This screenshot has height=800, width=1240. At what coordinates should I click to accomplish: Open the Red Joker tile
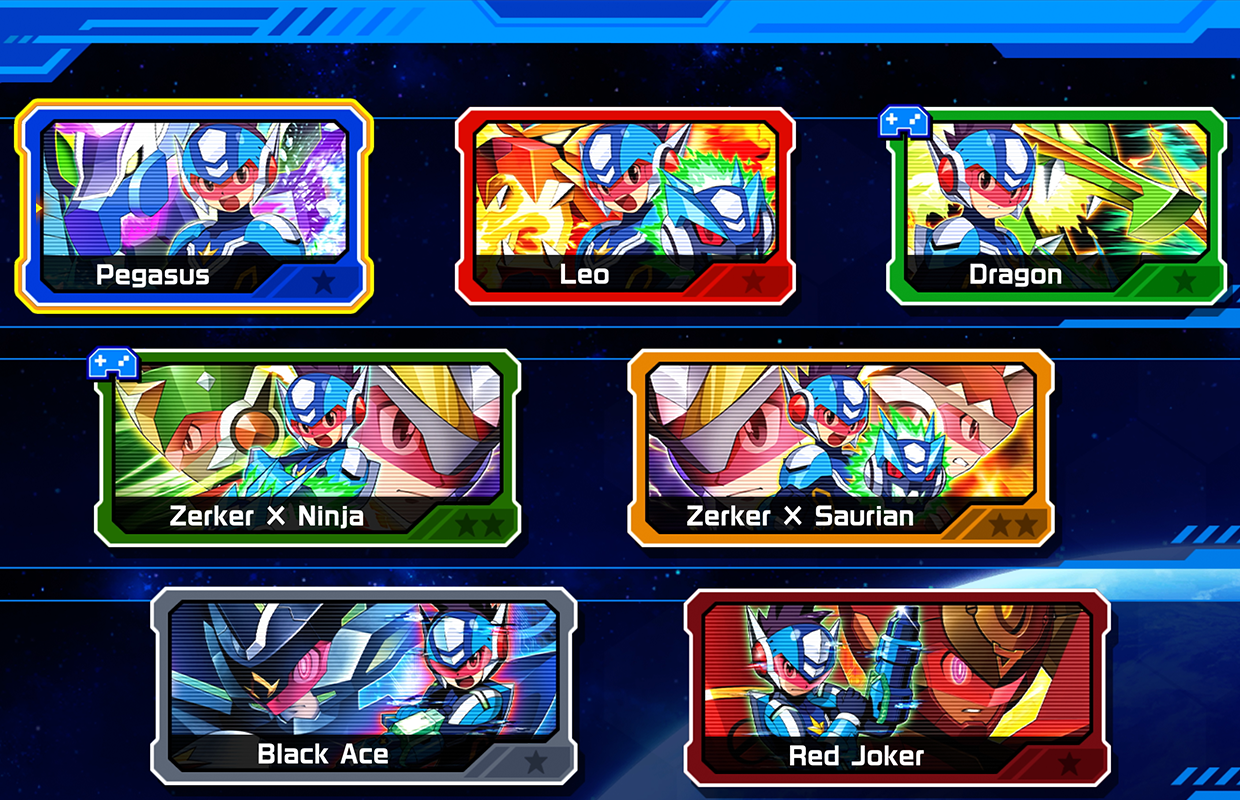[897, 687]
